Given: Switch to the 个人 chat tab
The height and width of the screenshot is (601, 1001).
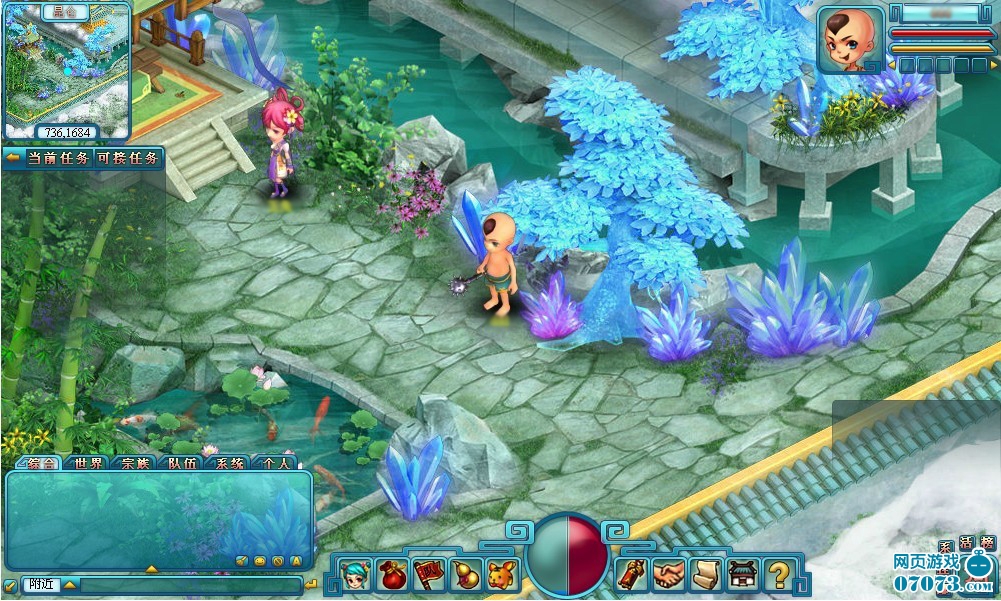Looking at the screenshot, I should 276,463.
